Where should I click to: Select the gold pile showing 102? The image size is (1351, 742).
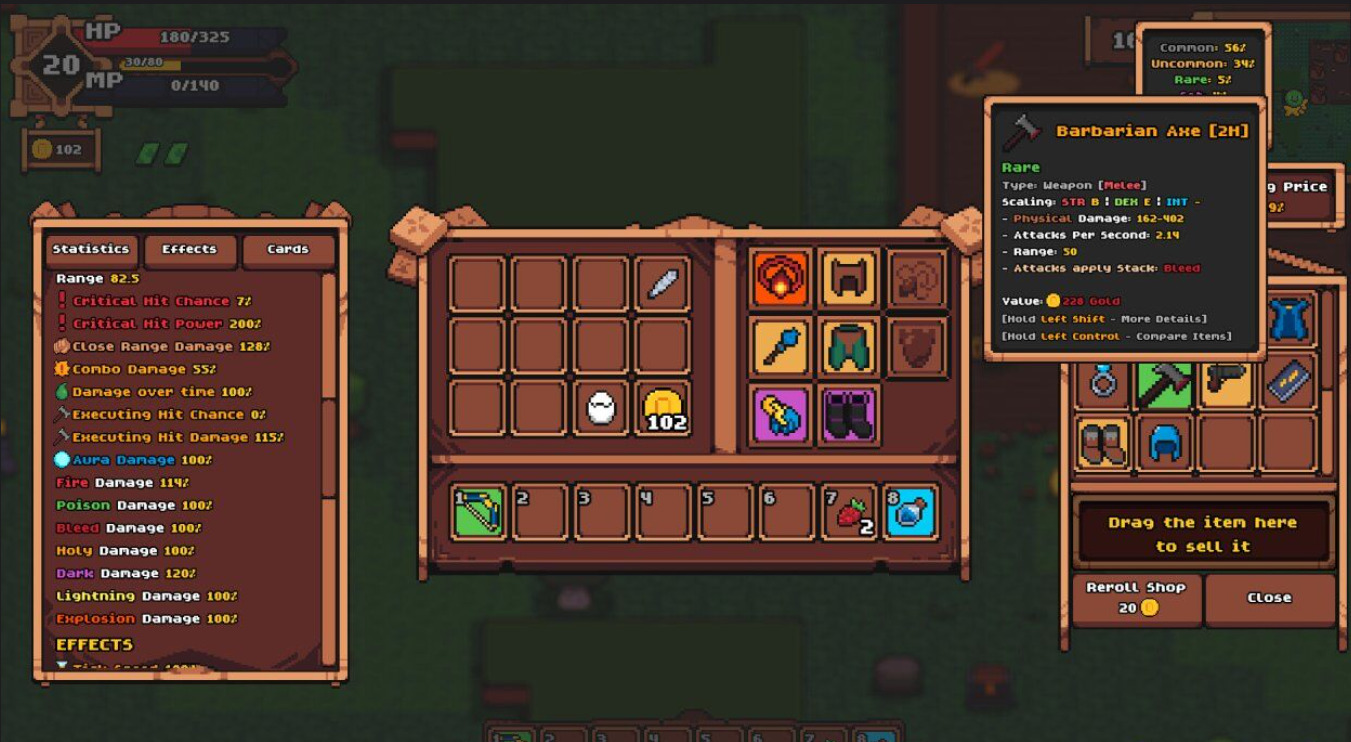(x=663, y=408)
